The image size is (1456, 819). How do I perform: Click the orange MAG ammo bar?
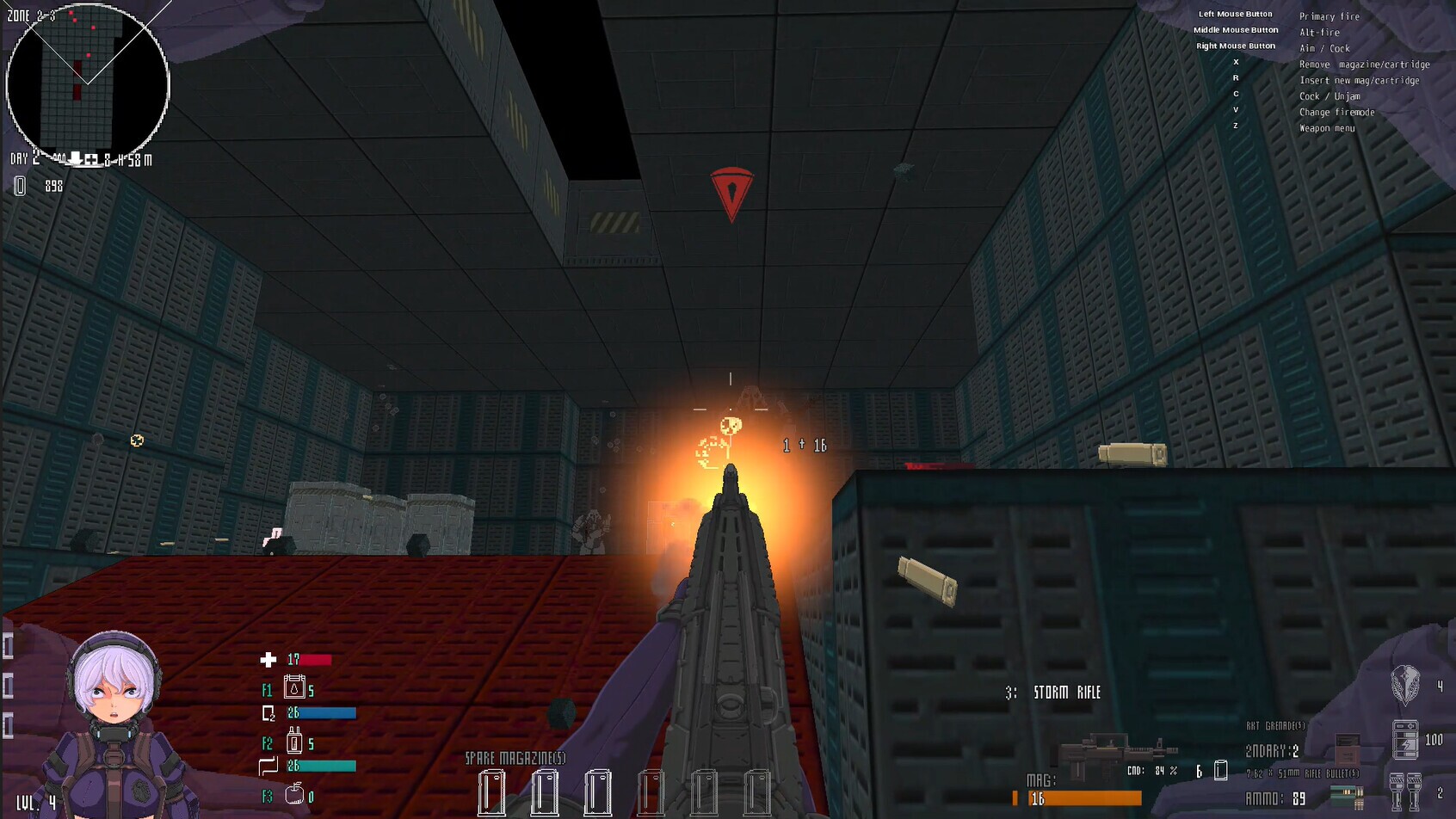tap(1086, 796)
